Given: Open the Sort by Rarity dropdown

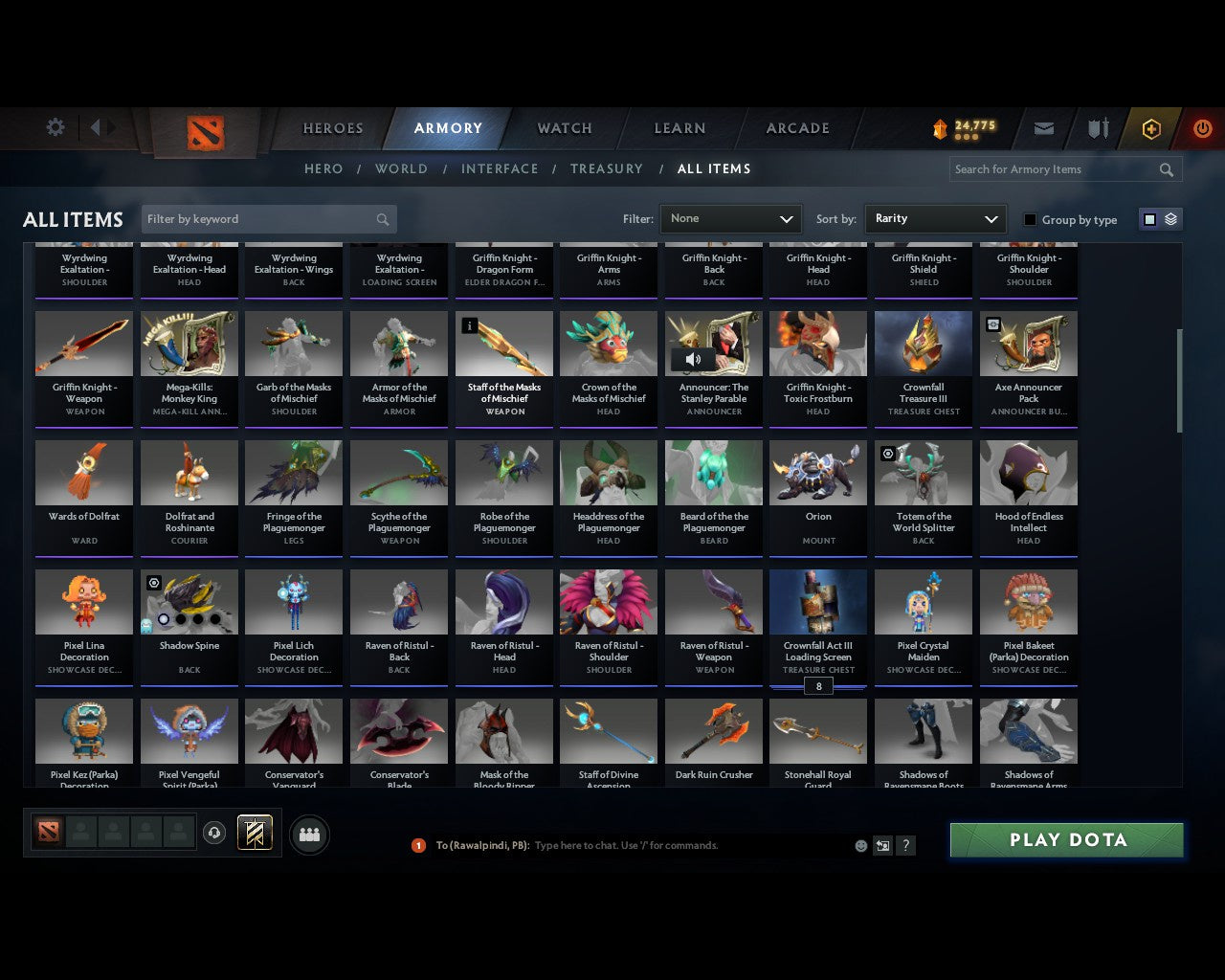Looking at the screenshot, I should click(935, 218).
